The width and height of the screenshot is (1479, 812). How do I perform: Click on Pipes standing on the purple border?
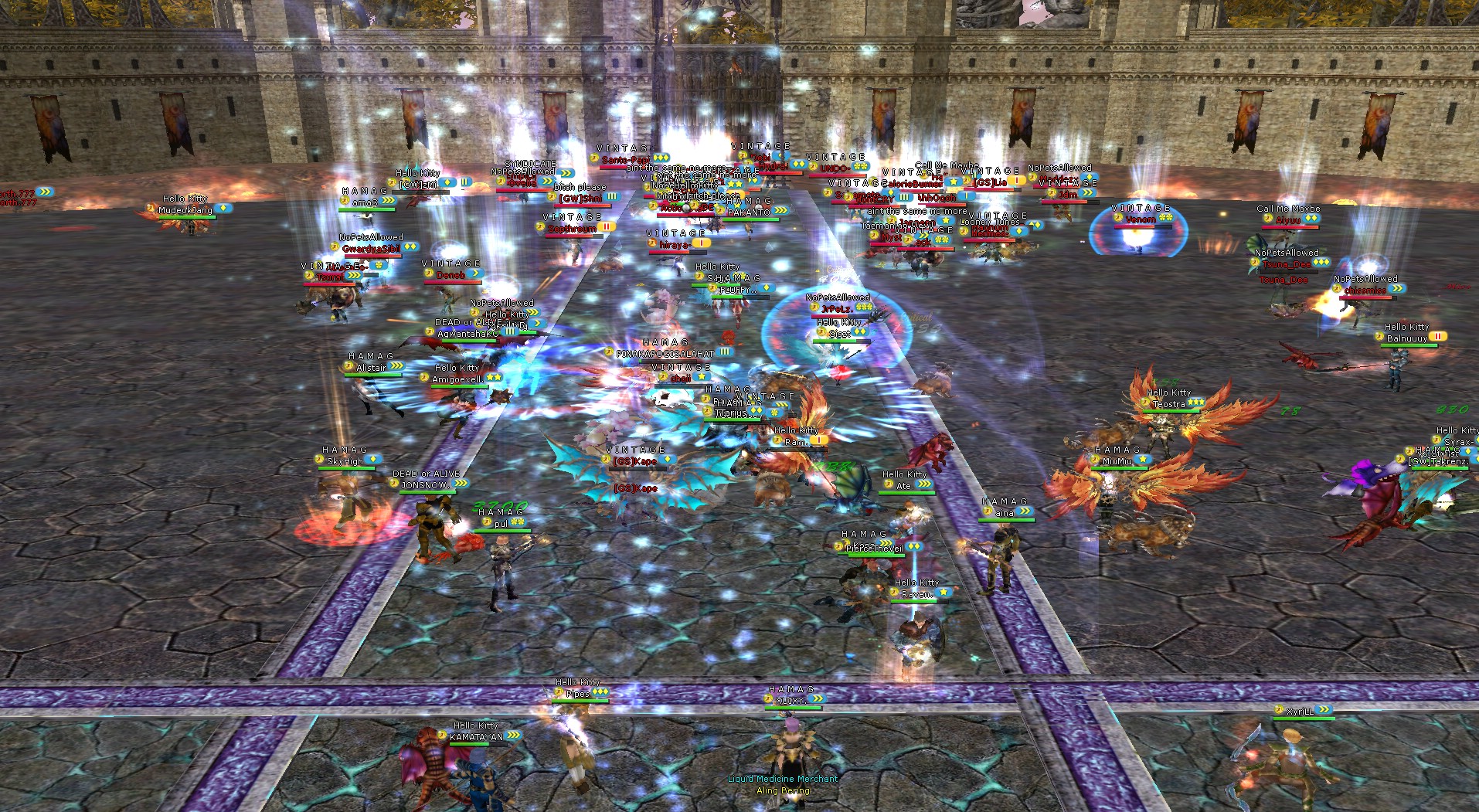point(576,691)
